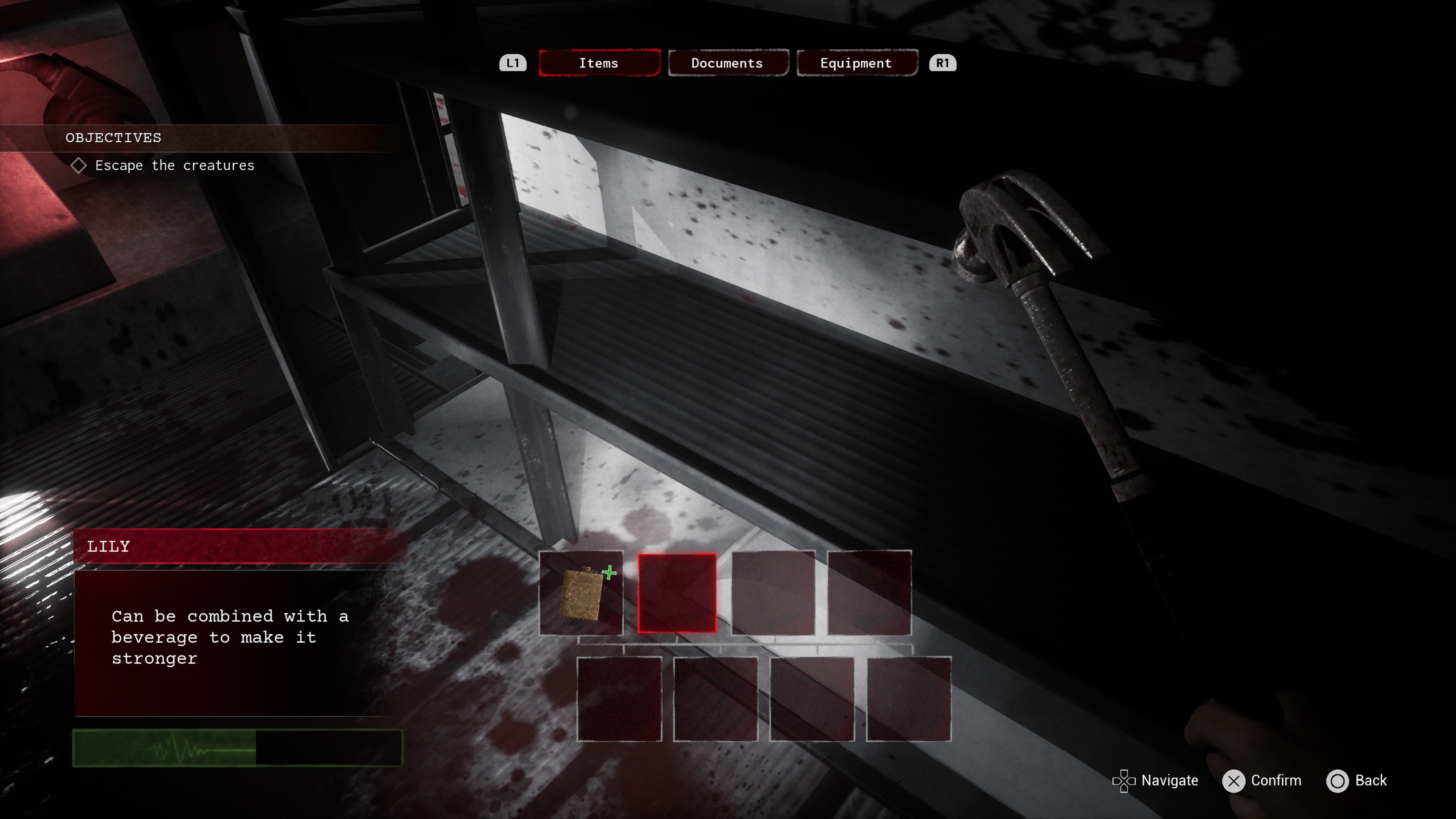Choose the red highlighted inventory slot
The image size is (1456, 819).
click(x=677, y=593)
